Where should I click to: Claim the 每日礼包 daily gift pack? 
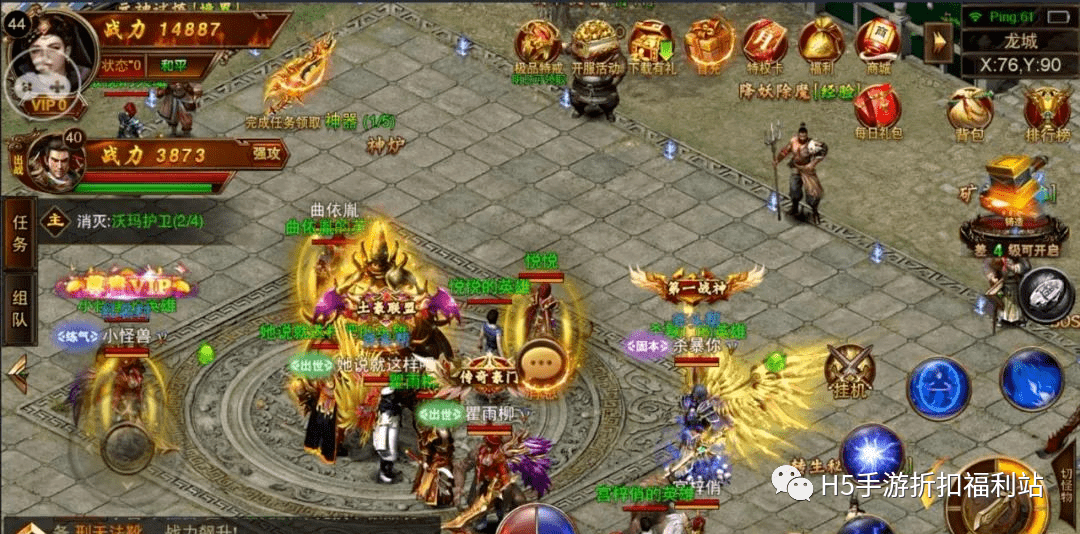(x=877, y=109)
